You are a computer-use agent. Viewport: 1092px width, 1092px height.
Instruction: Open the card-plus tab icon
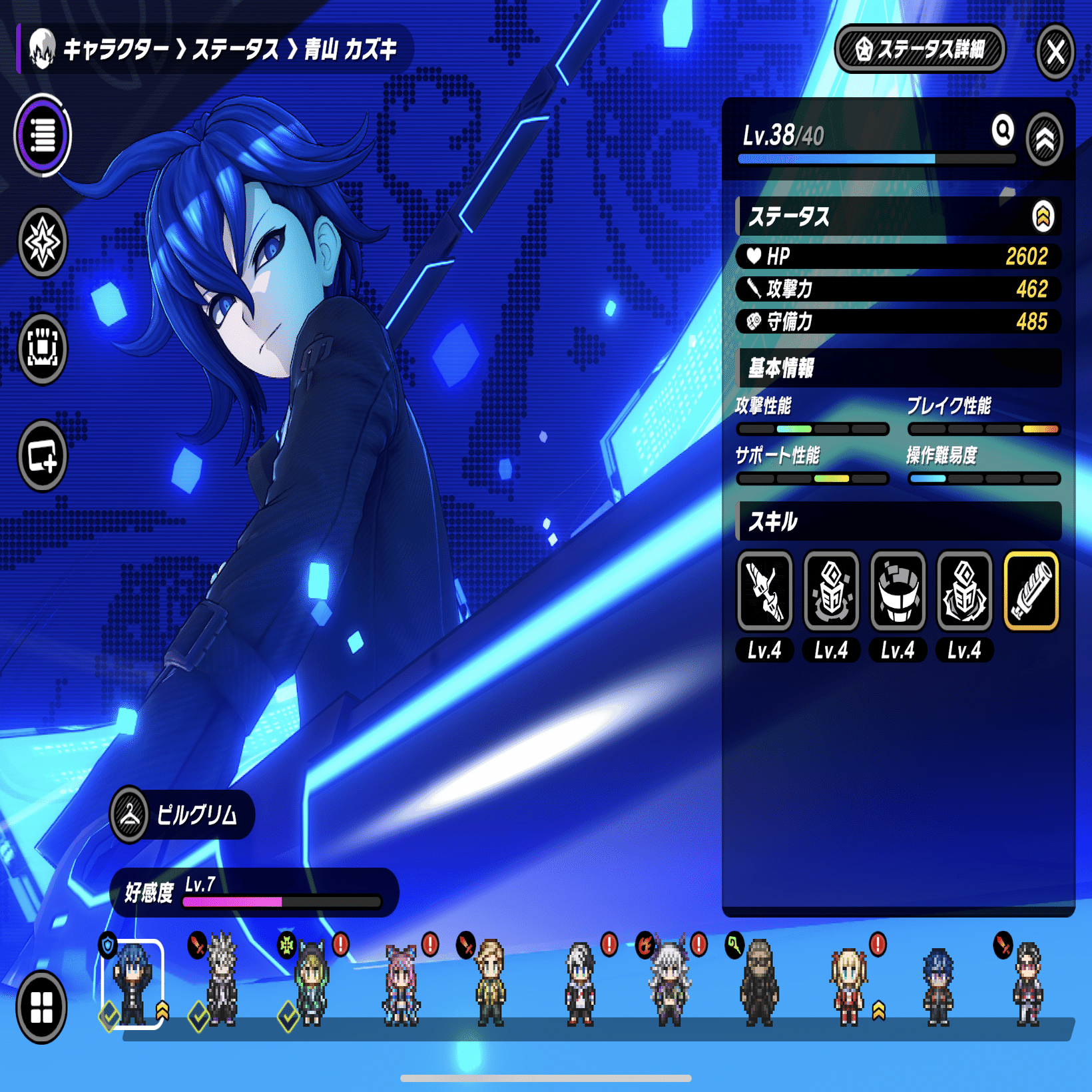click(x=43, y=456)
